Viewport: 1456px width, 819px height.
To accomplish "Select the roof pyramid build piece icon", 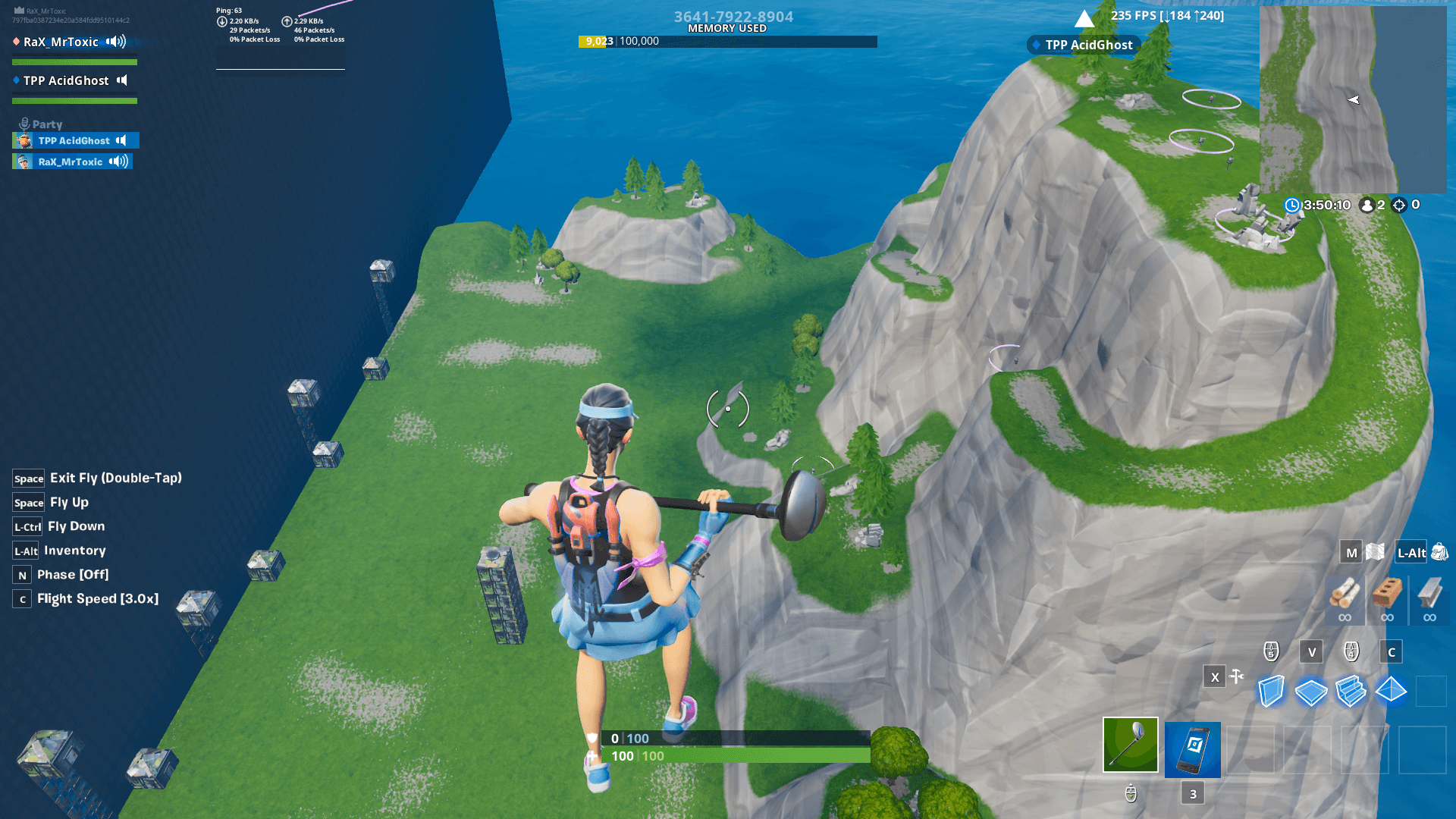I will coord(1391,691).
